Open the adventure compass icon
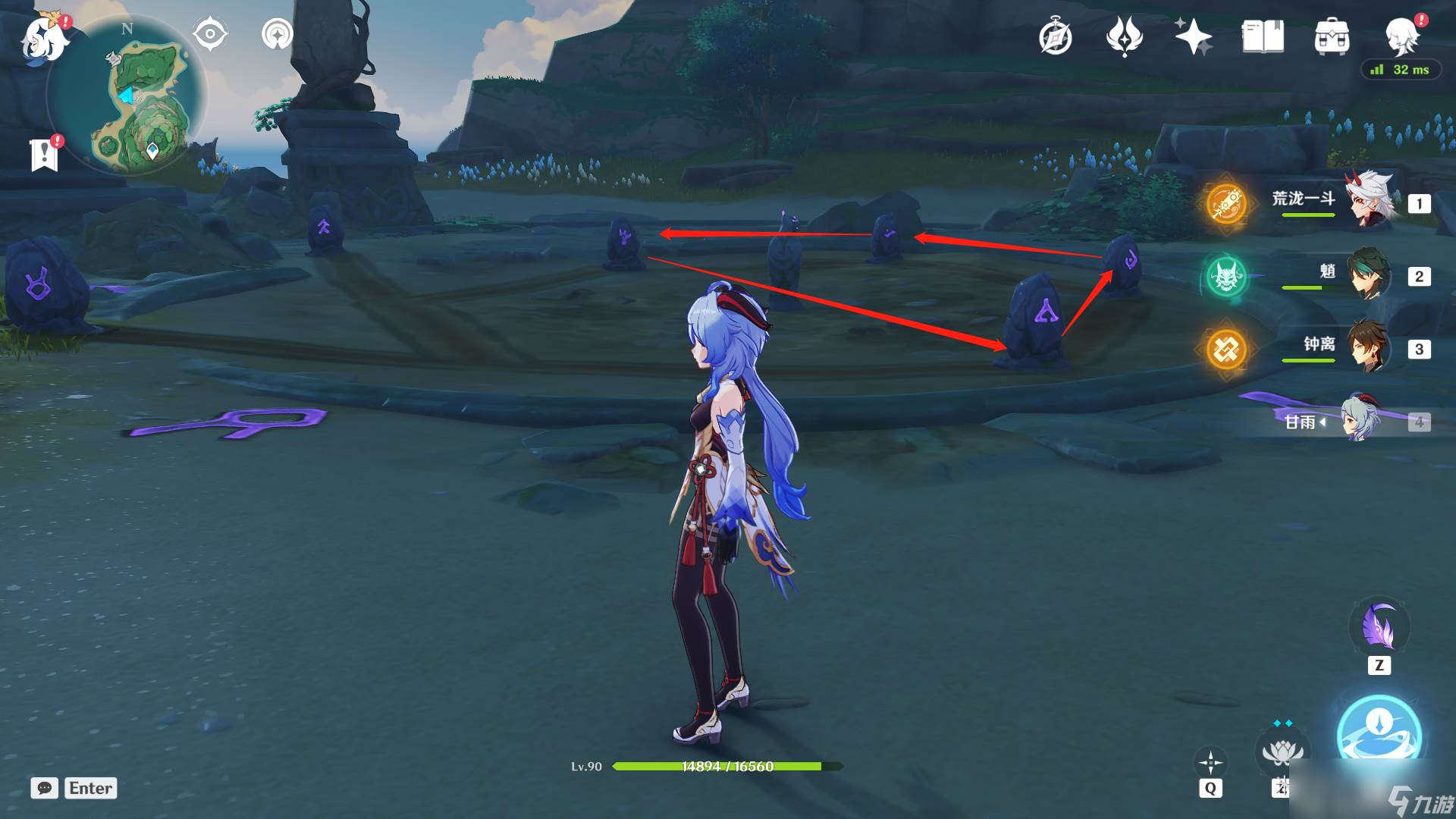Viewport: 1456px width, 819px height. (x=1055, y=36)
